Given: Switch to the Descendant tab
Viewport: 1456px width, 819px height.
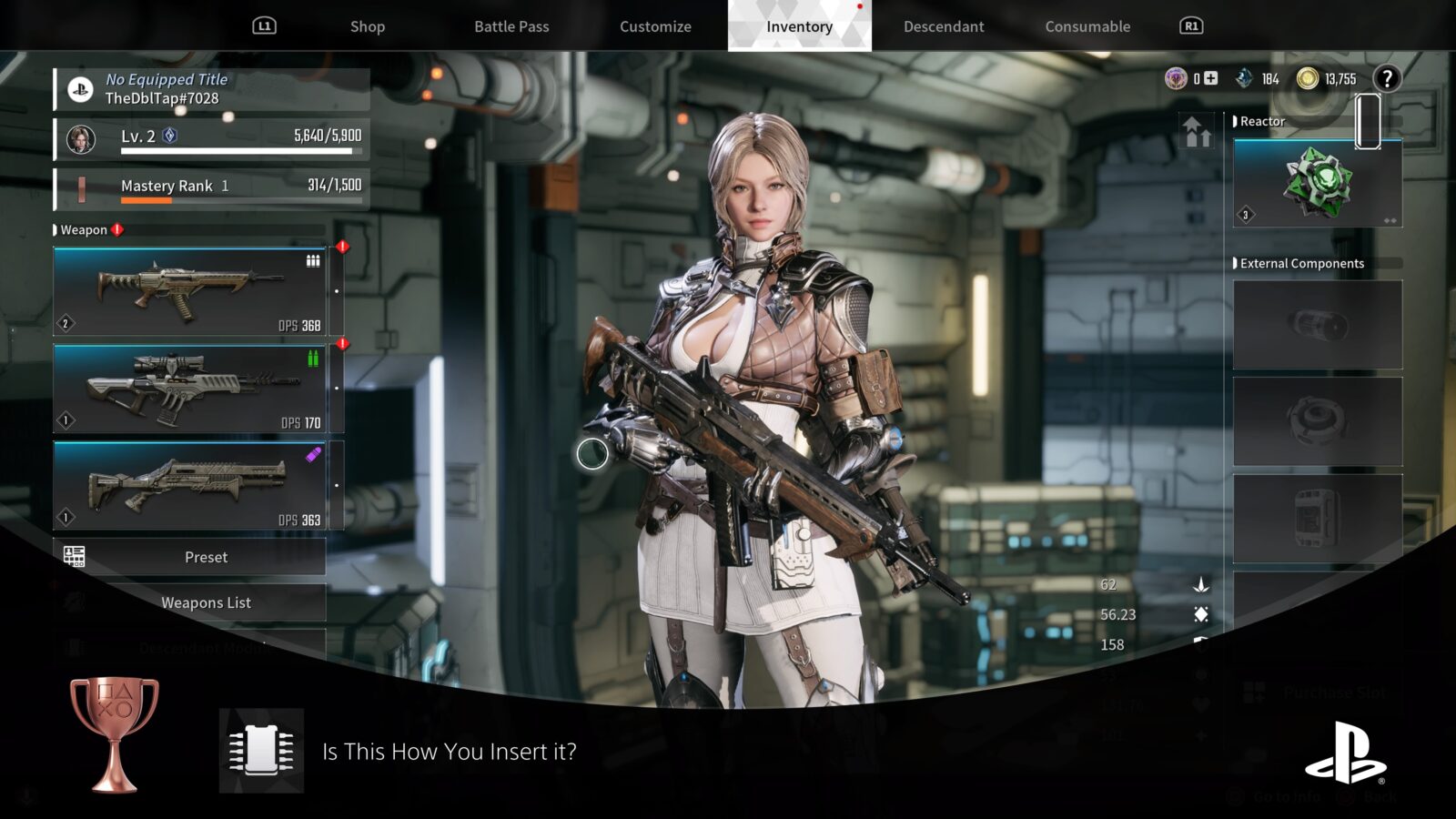Looking at the screenshot, I should tap(943, 26).
